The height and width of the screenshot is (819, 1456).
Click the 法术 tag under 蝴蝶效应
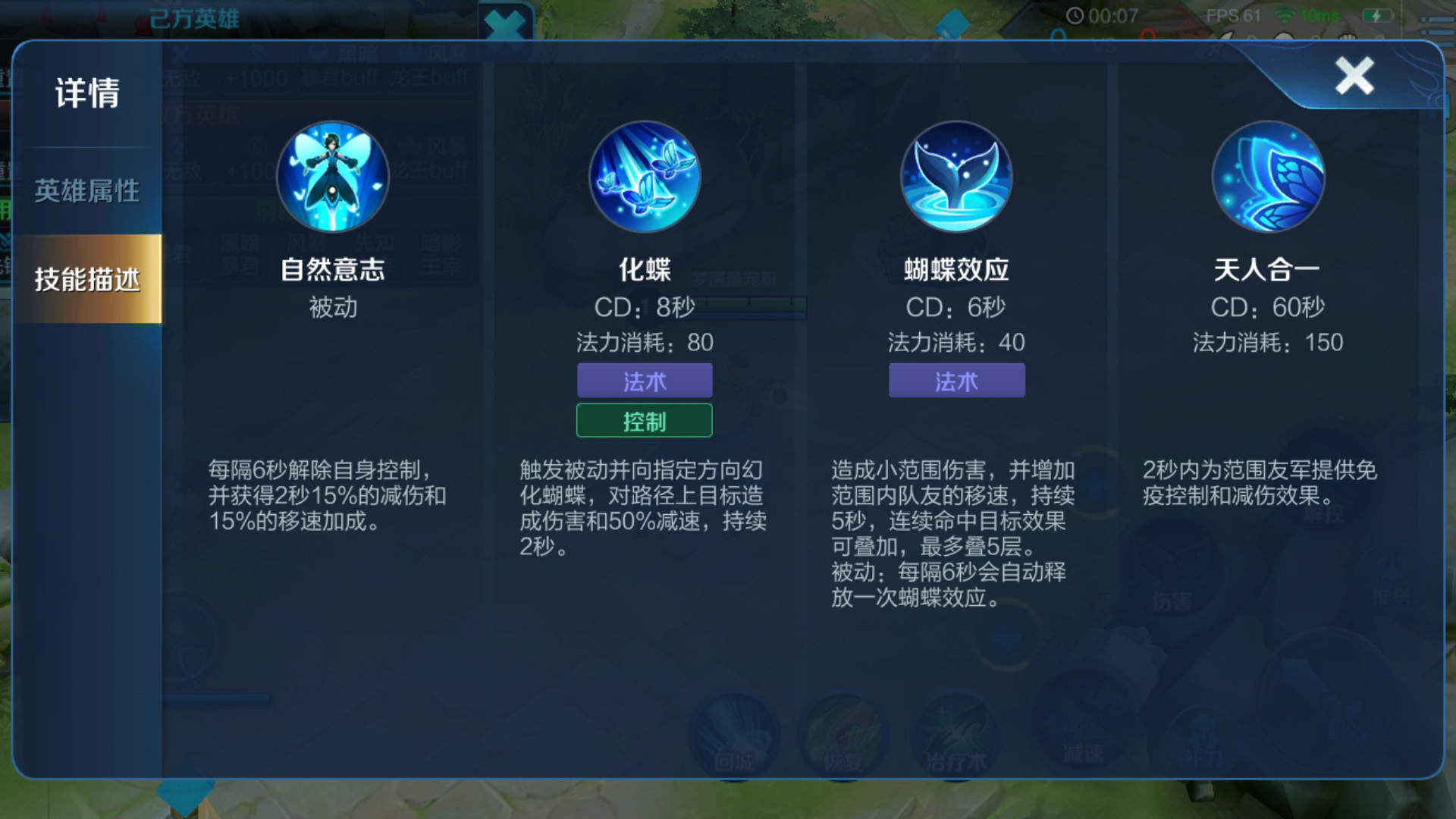click(957, 381)
